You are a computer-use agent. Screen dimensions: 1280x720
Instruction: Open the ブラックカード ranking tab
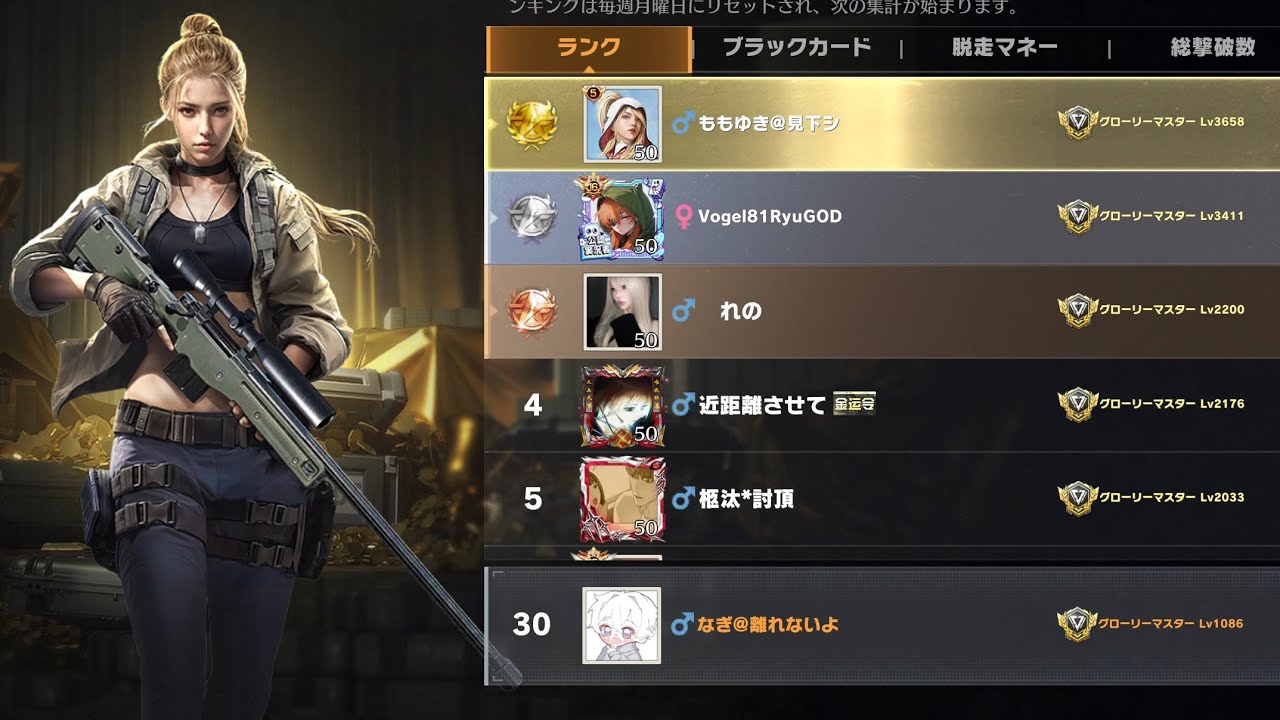[x=796, y=48]
